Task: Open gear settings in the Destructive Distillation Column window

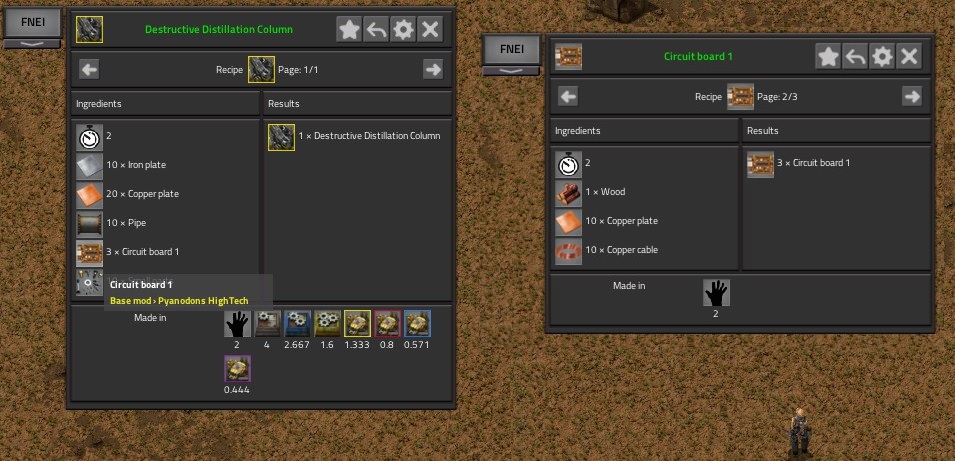Action: (x=403, y=29)
